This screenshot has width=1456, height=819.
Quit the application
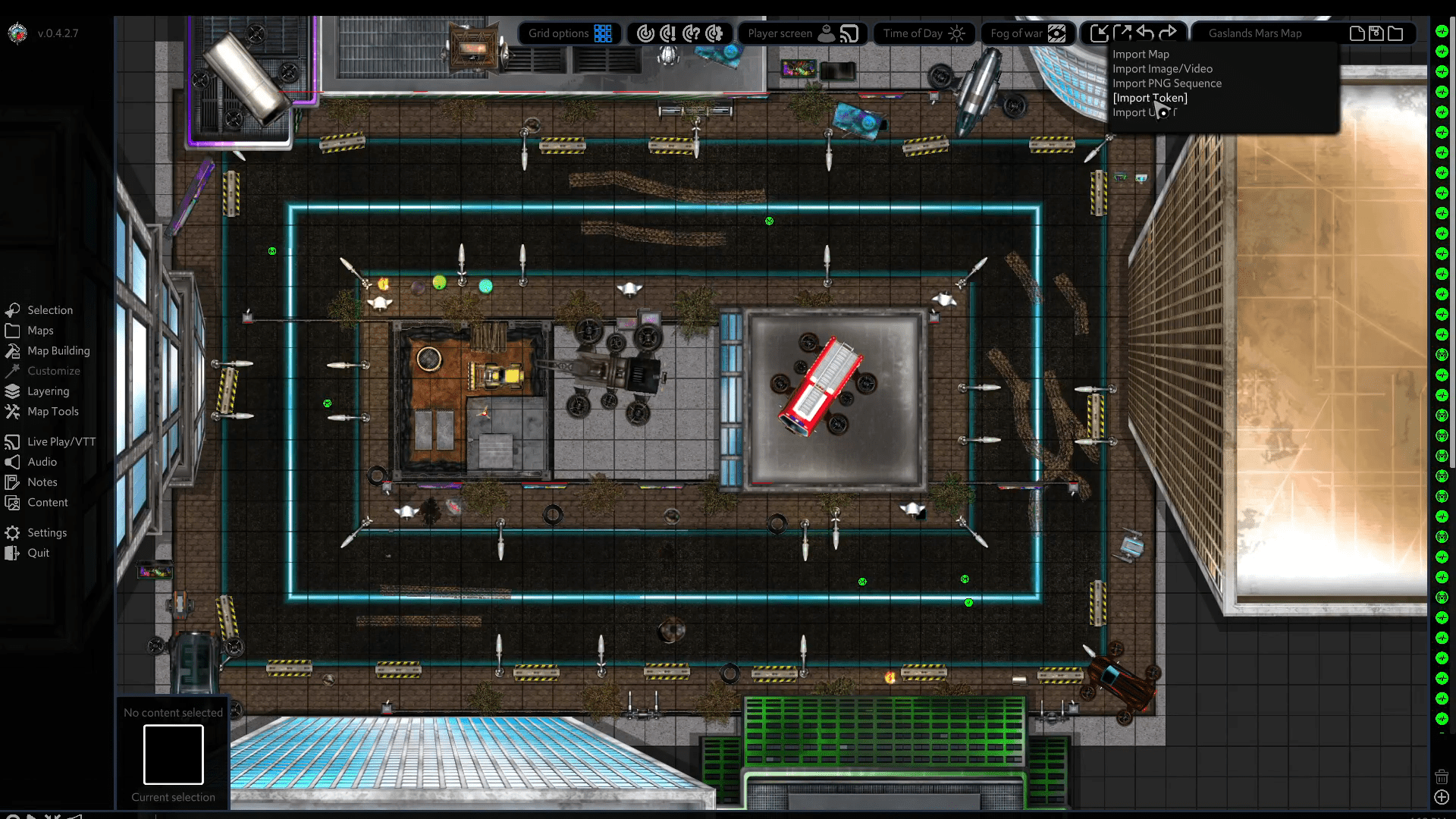pos(38,554)
